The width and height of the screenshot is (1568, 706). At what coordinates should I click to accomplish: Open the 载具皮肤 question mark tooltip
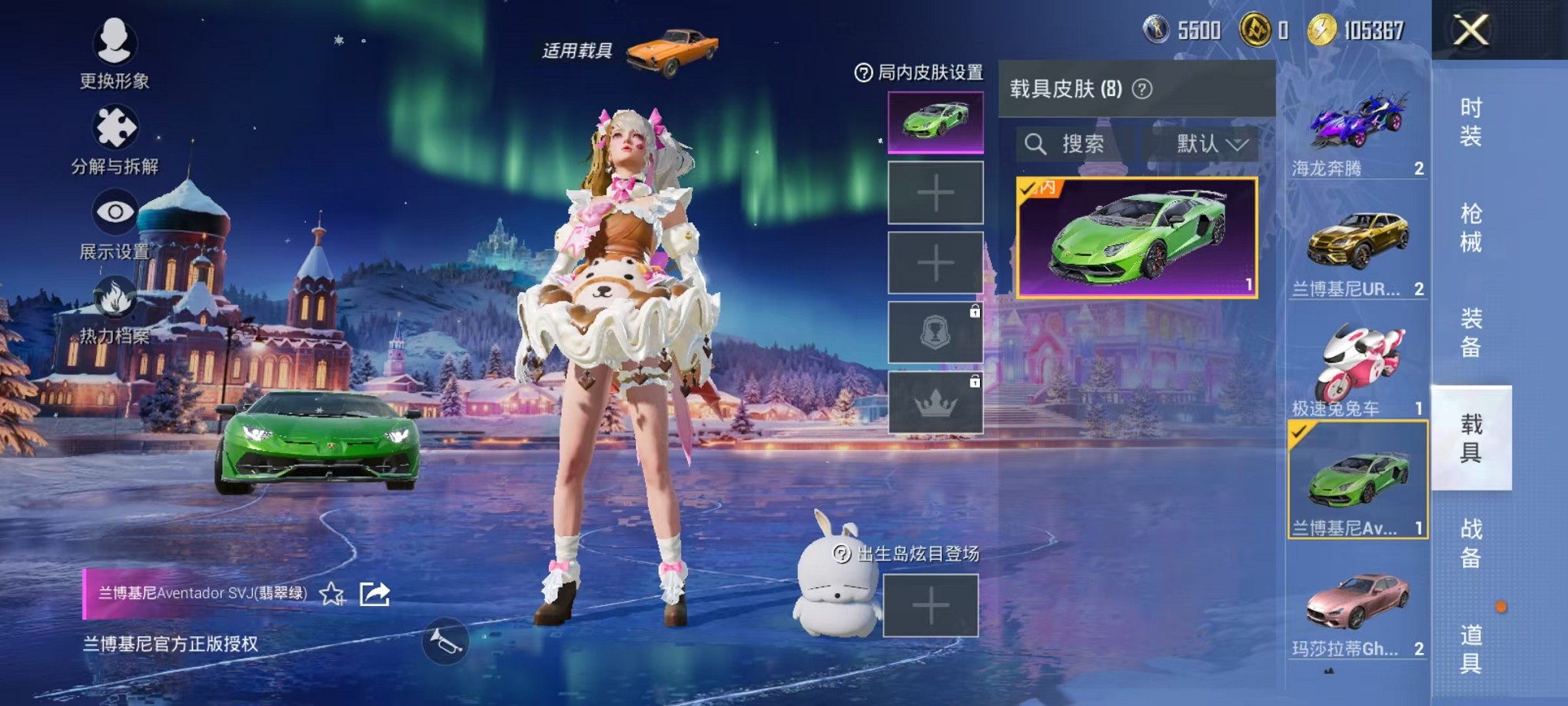click(x=1144, y=87)
